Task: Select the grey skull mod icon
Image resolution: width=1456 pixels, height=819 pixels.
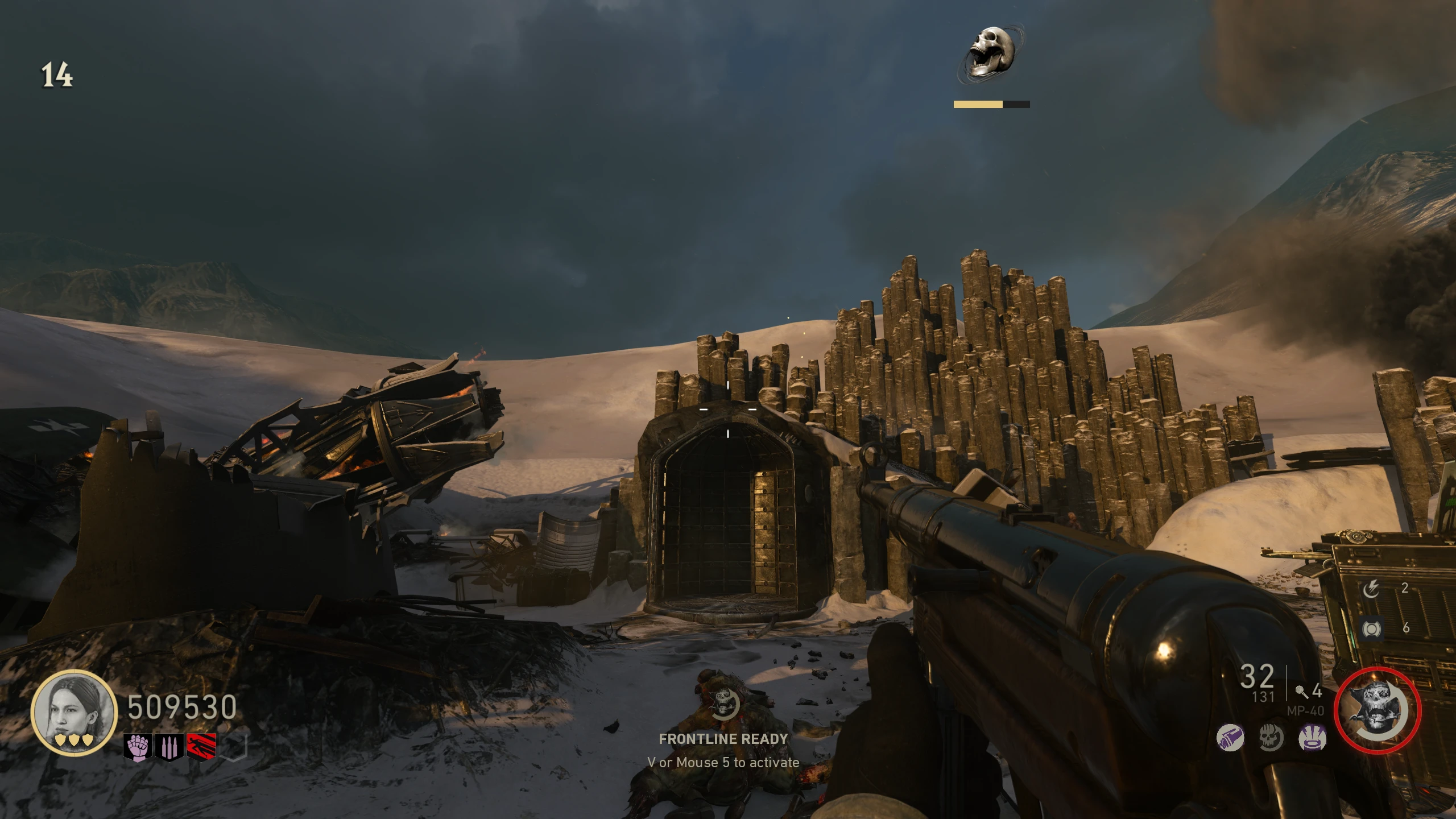Action: (x=1271, y=739)
